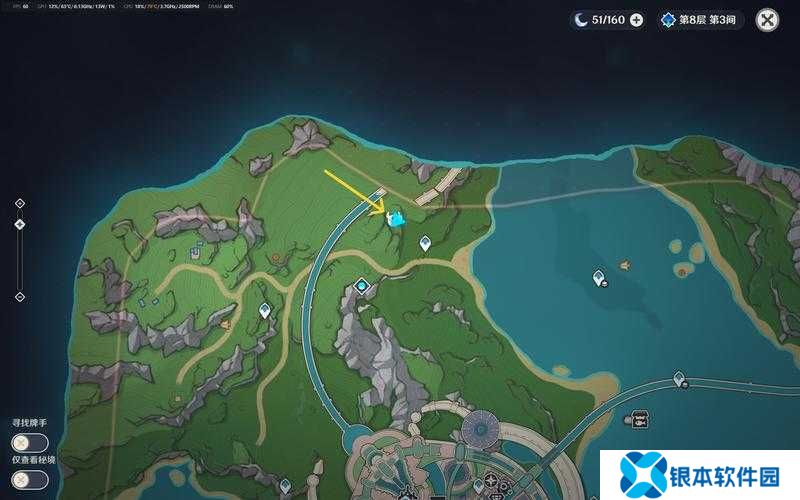Zoom out with the map zoom bottom button

coord(19,297)
